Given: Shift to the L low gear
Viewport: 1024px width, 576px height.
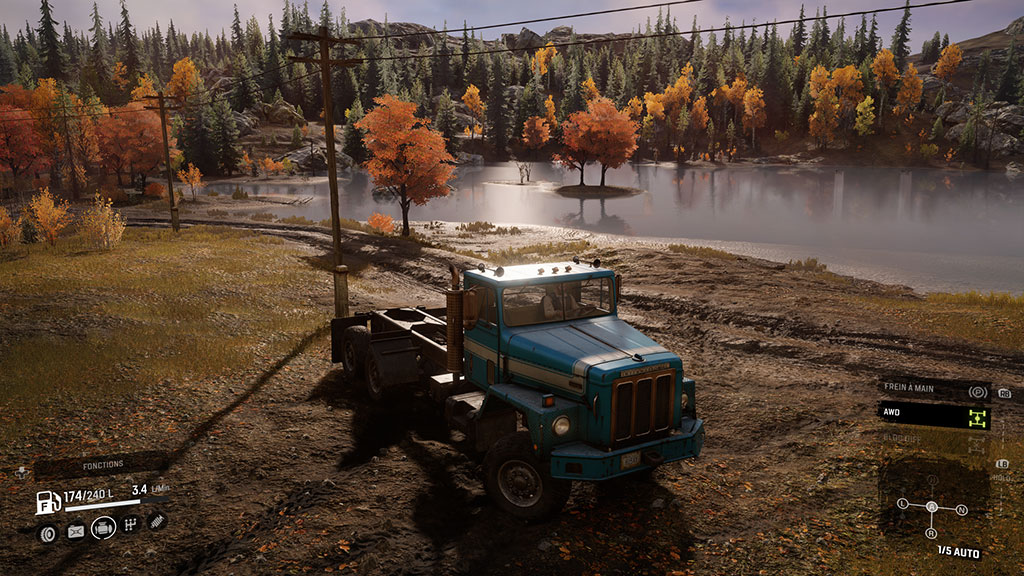Looking at the screenshot, I should [x=902, y=502].
